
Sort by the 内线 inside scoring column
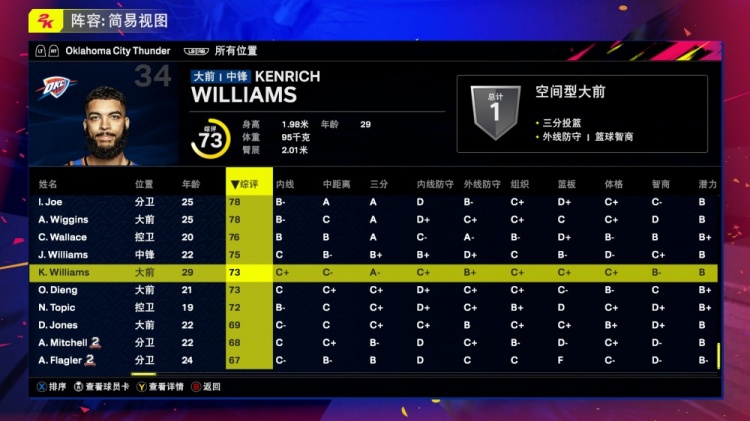(284, 184)
